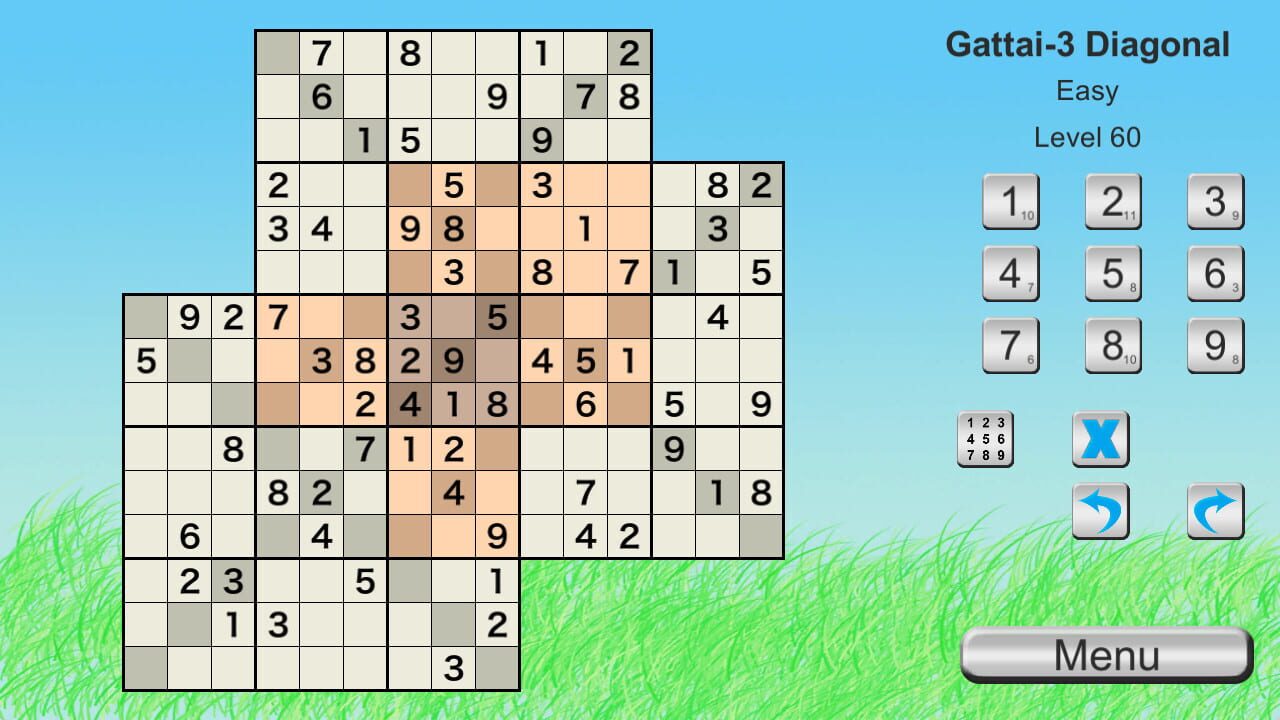Screen dimensions: 1280x720
Task: Select the number 3 tile
Action: [x=1215, y=201]
